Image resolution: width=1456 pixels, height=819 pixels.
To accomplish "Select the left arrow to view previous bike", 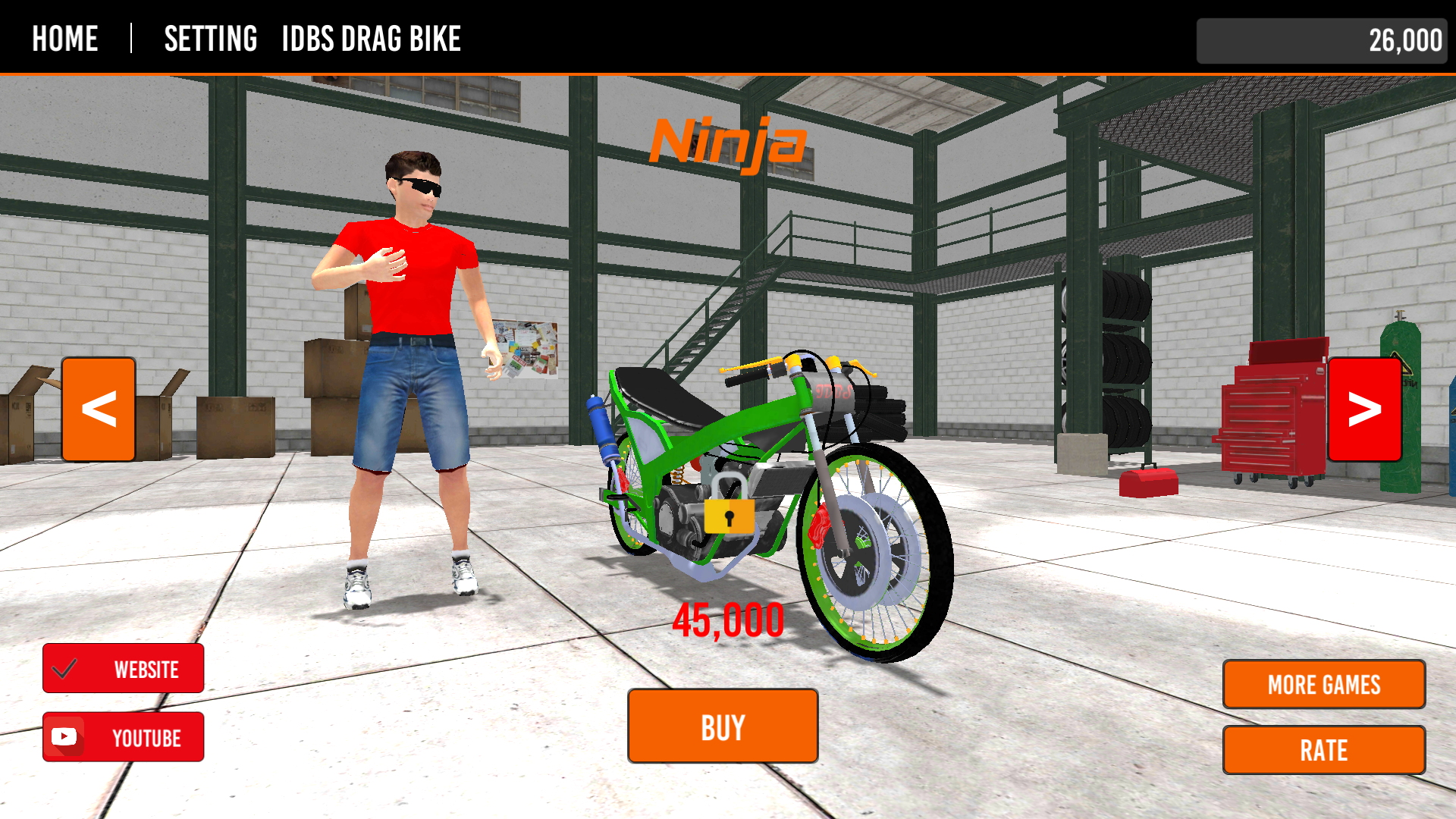I will click(x=98, y=408).
